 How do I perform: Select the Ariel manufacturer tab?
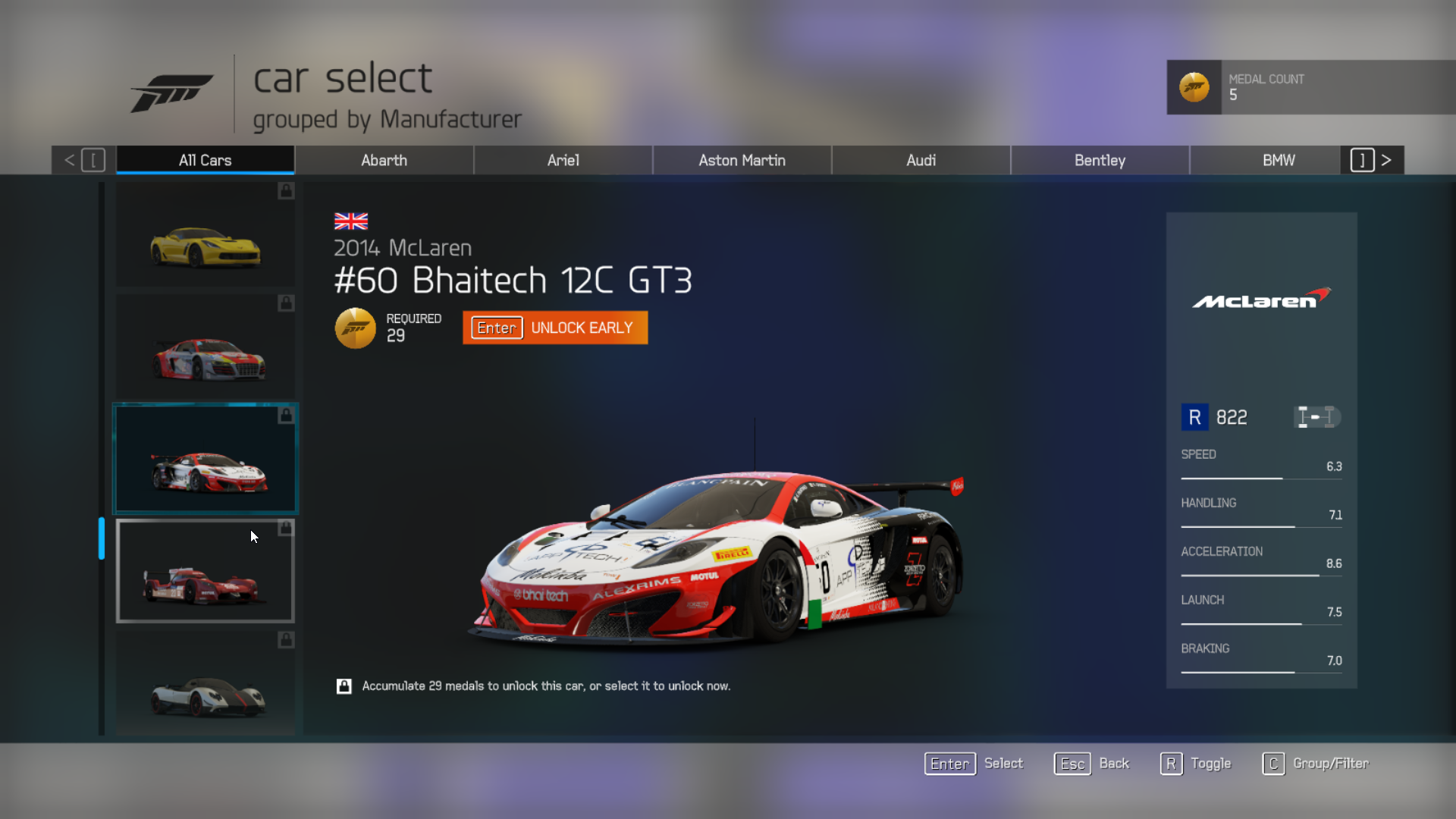563,160
